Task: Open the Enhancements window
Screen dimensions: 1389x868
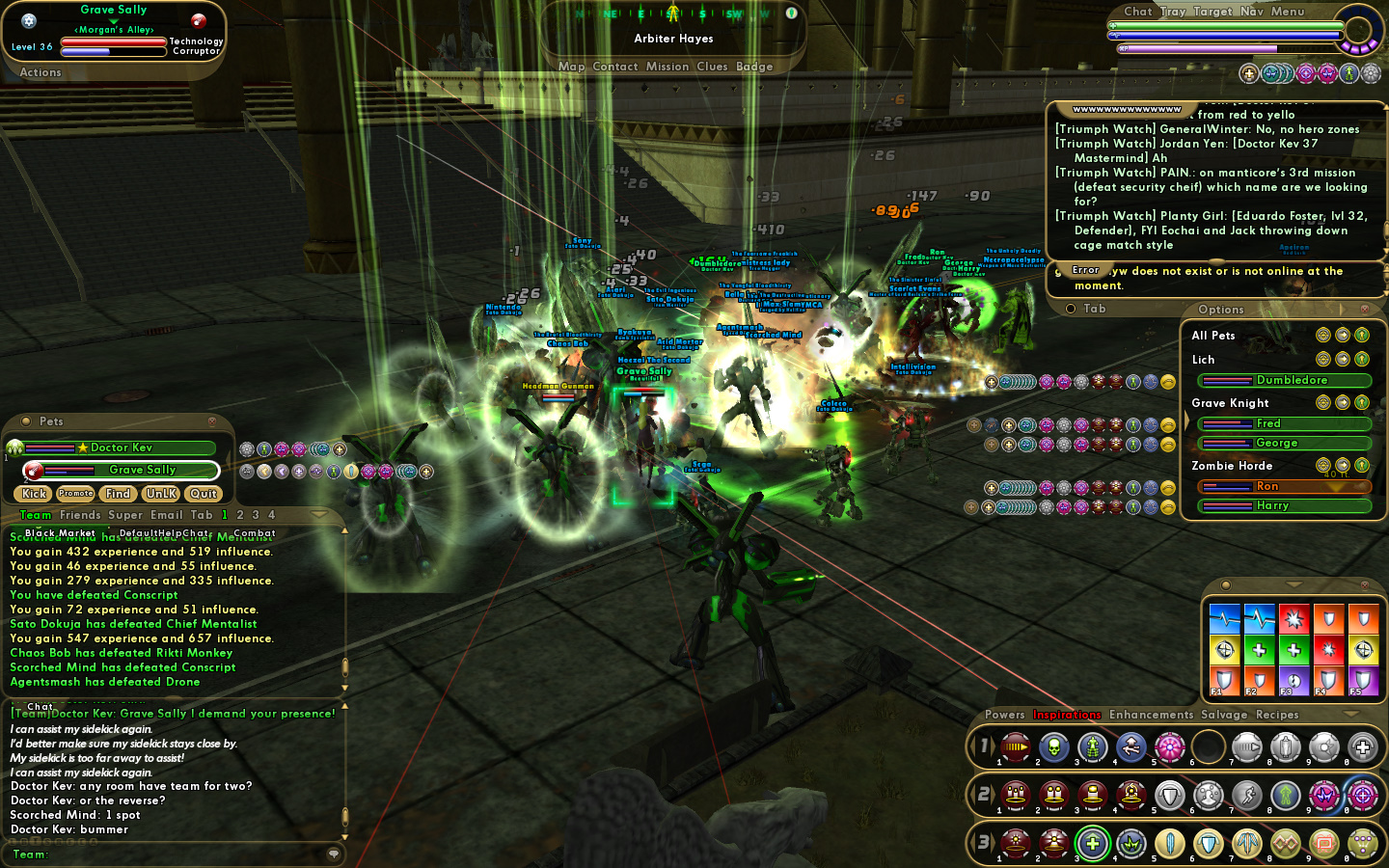Action: (x=1151, y=715)
